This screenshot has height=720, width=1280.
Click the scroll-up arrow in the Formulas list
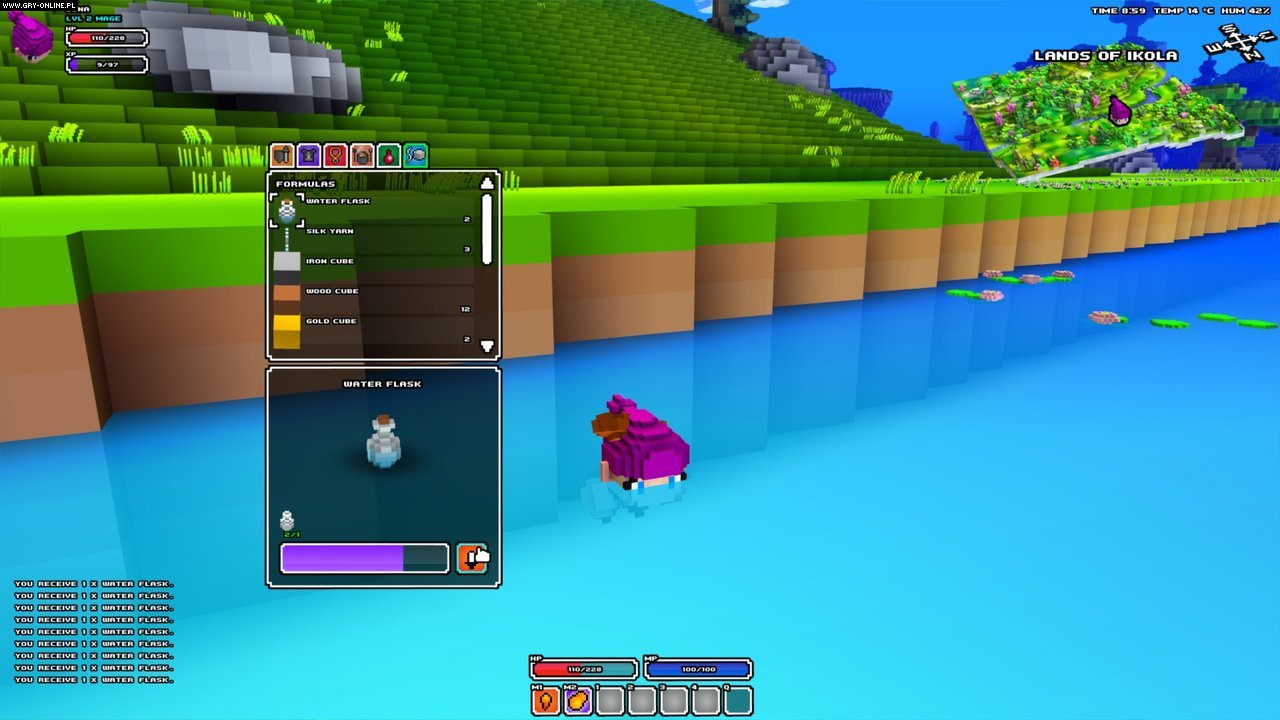pyautogui.click(x=486, y=182)
